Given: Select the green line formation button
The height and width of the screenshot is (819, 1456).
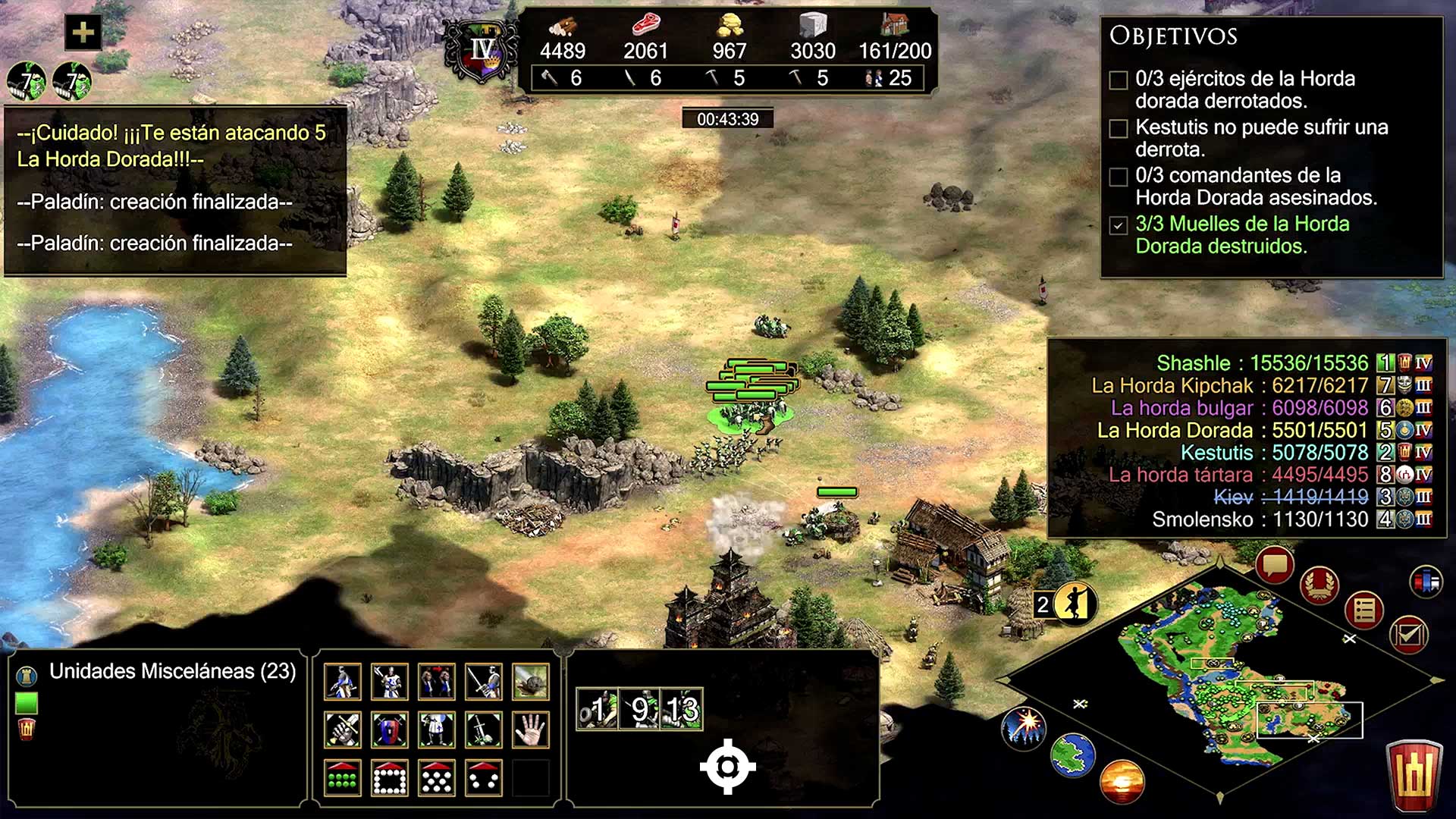Looking at the screenshot, I should pos(342,777).
